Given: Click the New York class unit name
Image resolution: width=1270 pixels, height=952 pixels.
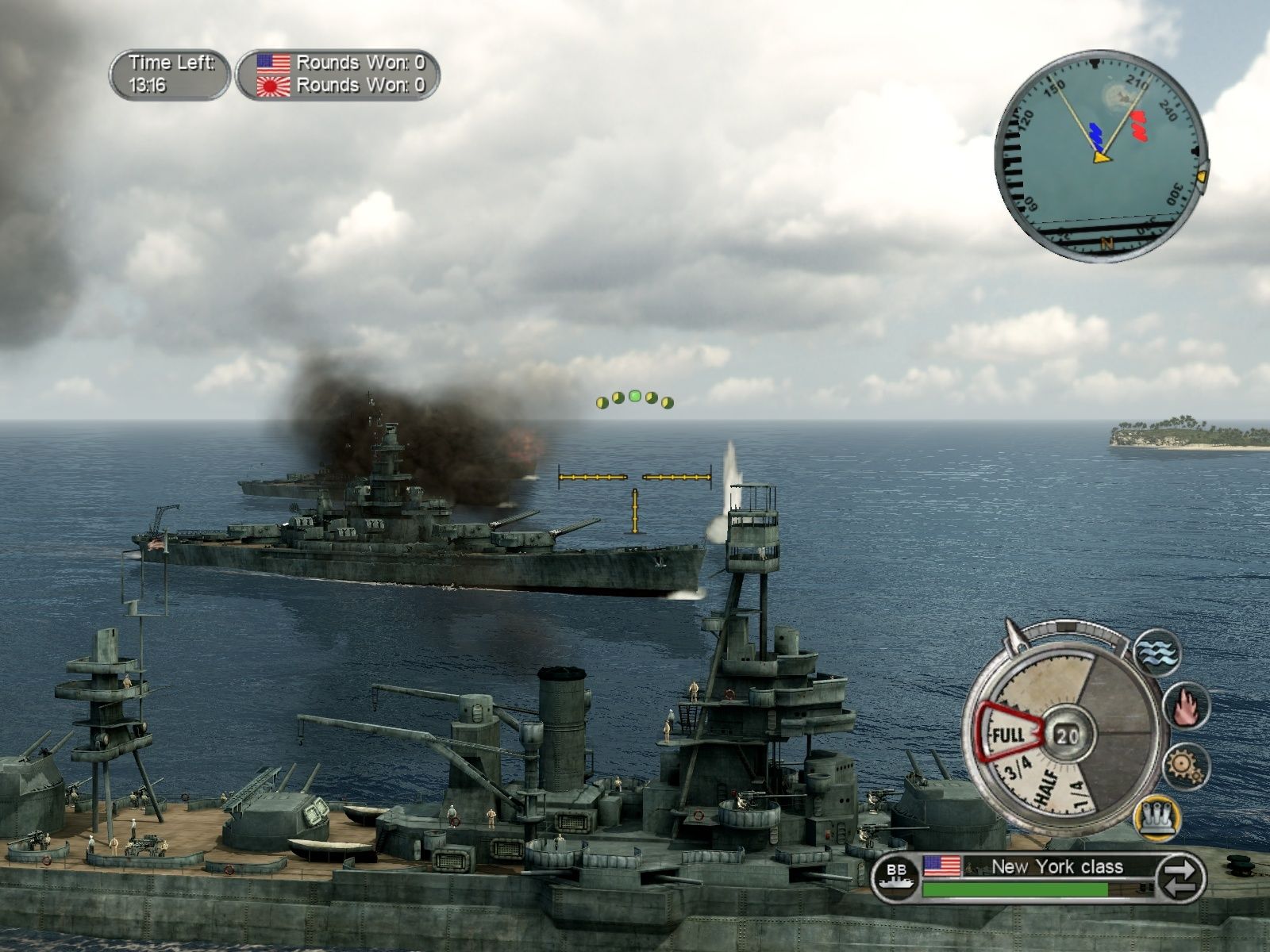Looking at the screenshot, I should (x=1056, y=866).
